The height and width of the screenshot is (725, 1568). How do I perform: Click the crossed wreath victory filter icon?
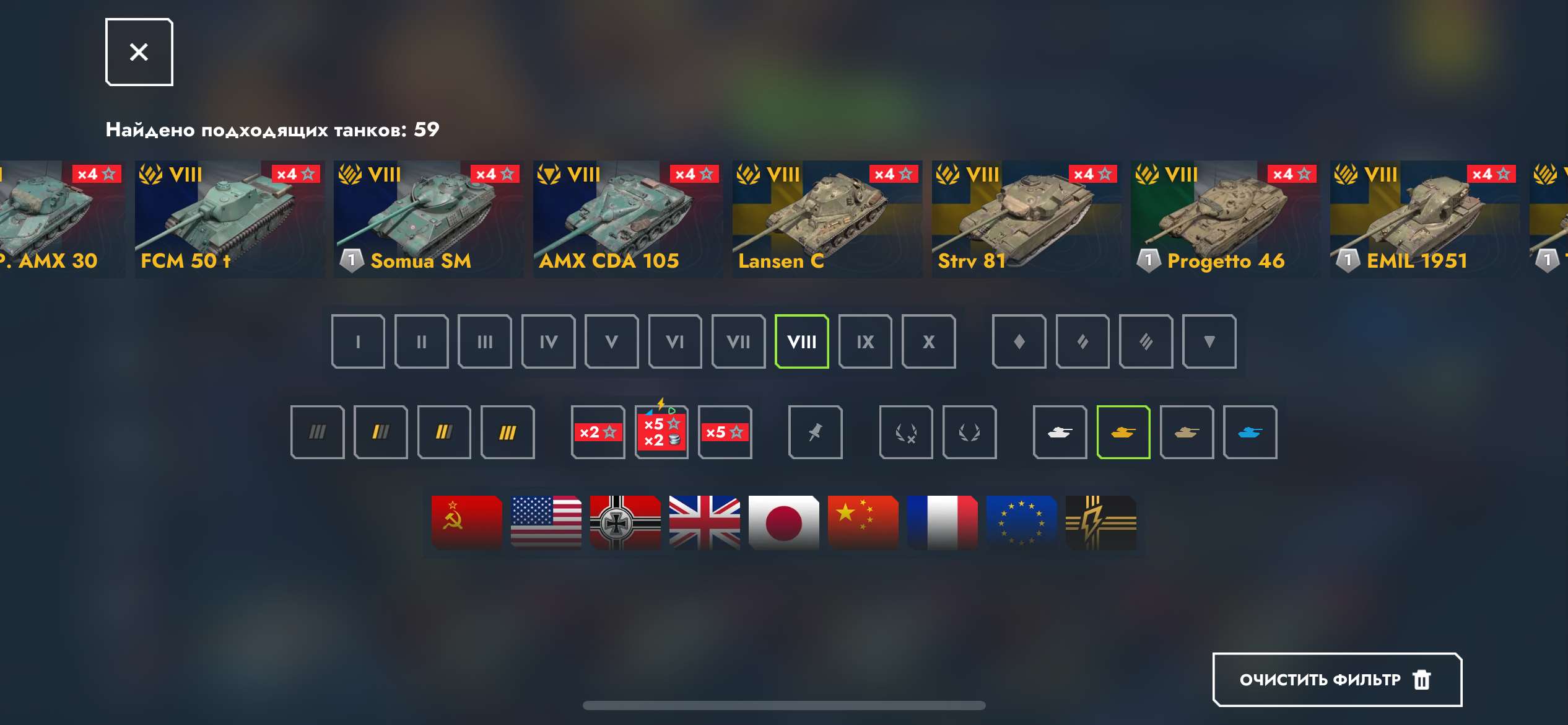[x=906, y=432]
